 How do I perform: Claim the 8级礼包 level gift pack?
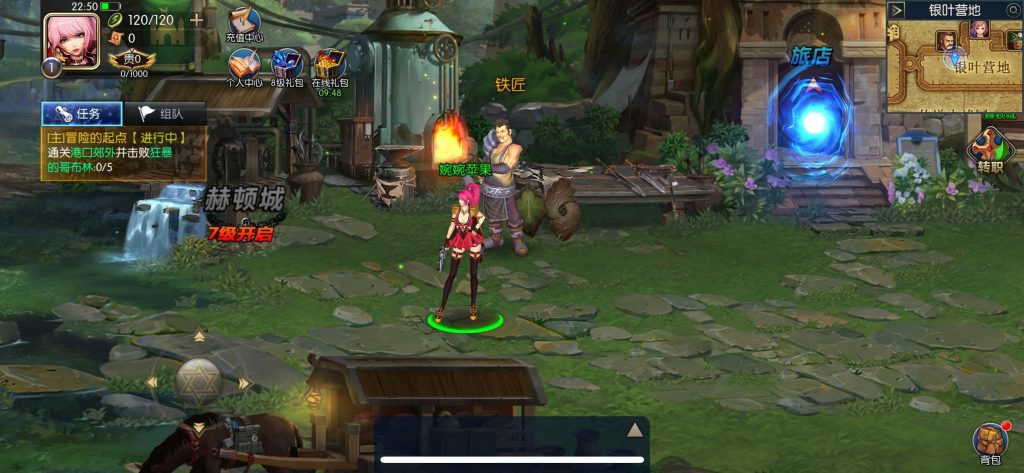[287, 66]
